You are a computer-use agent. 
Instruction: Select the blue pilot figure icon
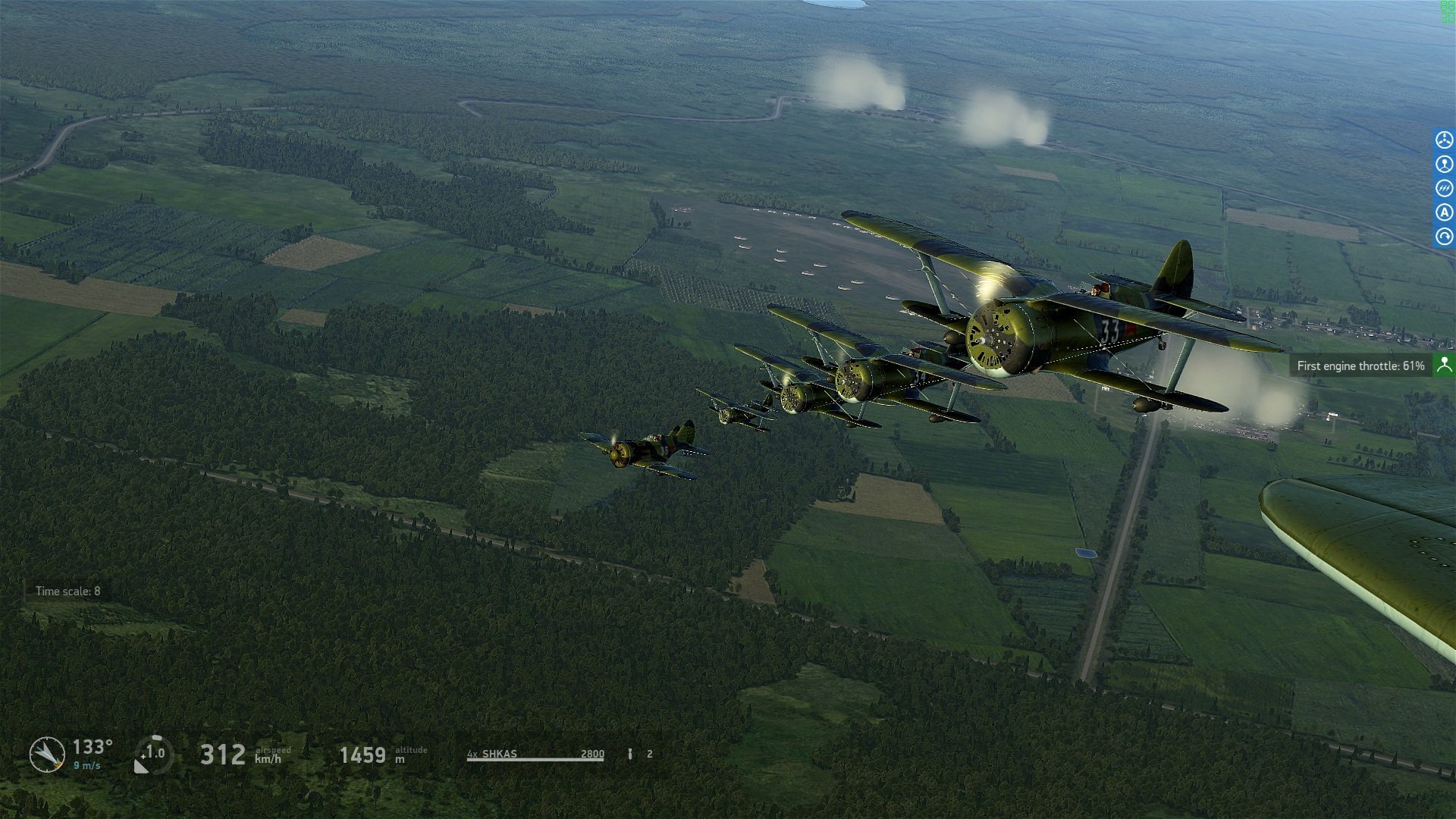click(1444, 164)
